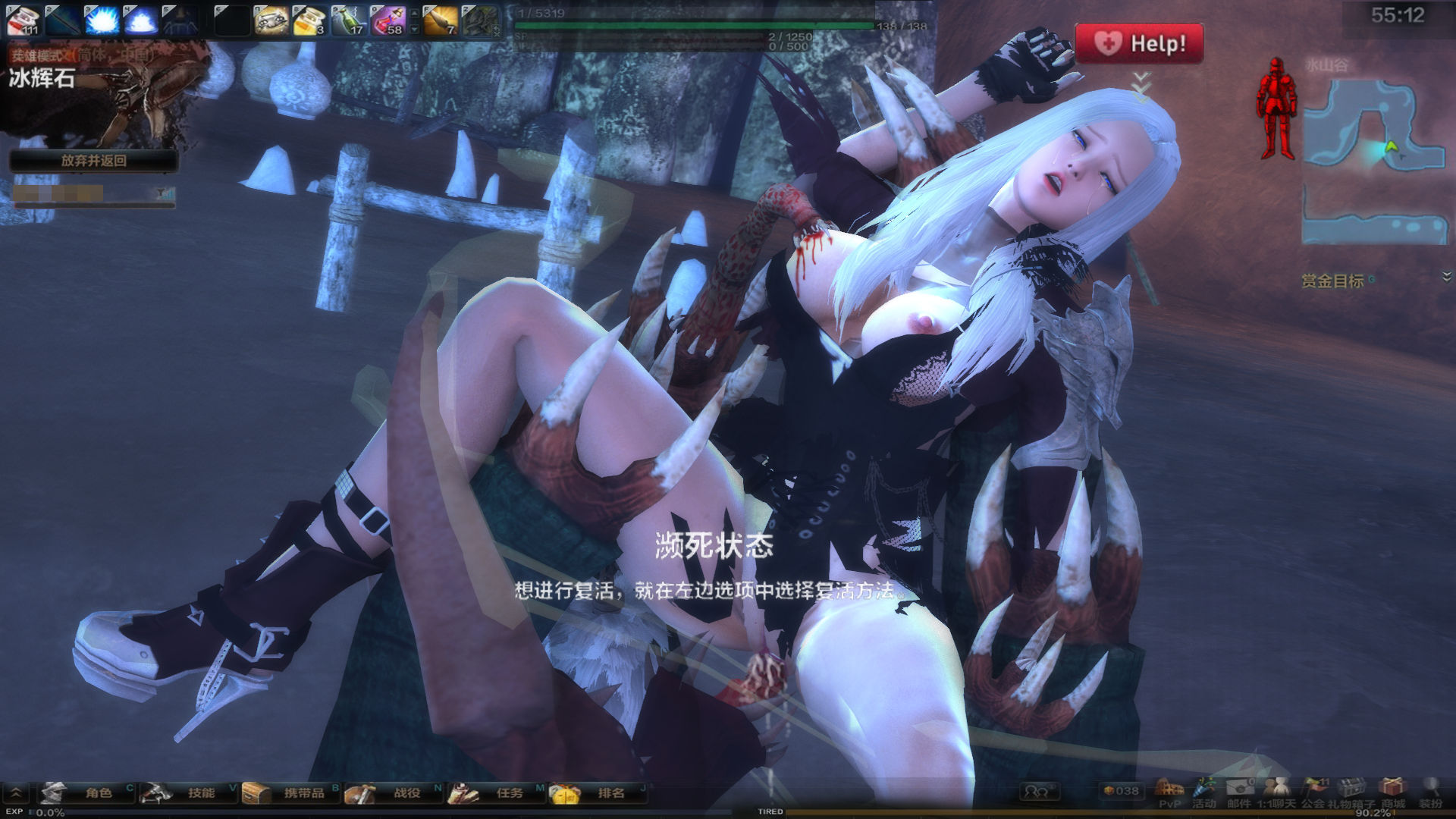Check the 邮件 mail envelope
Image resolution: width=1456 pixels, height=819 pixels.
point(1239,792)
